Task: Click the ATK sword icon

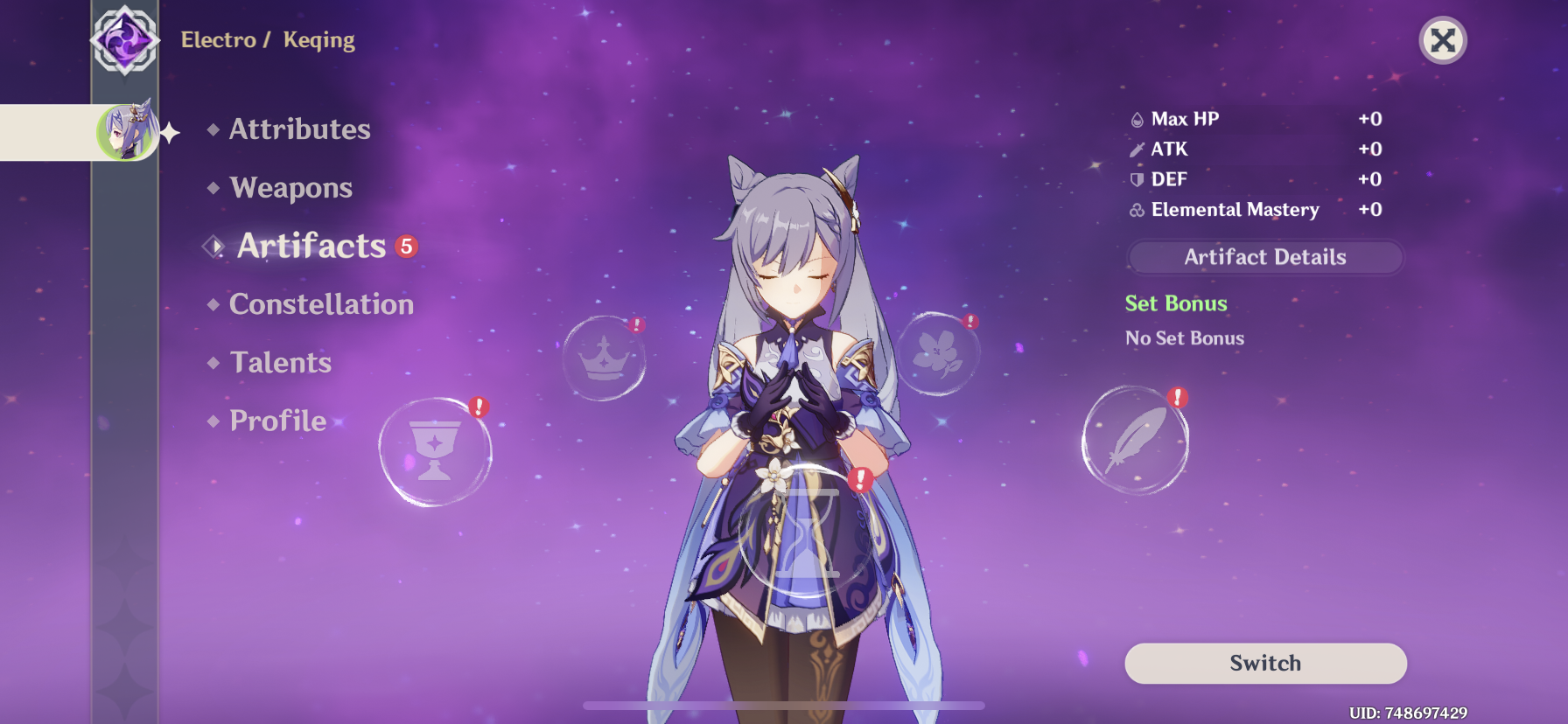Action: [1139, 149]
